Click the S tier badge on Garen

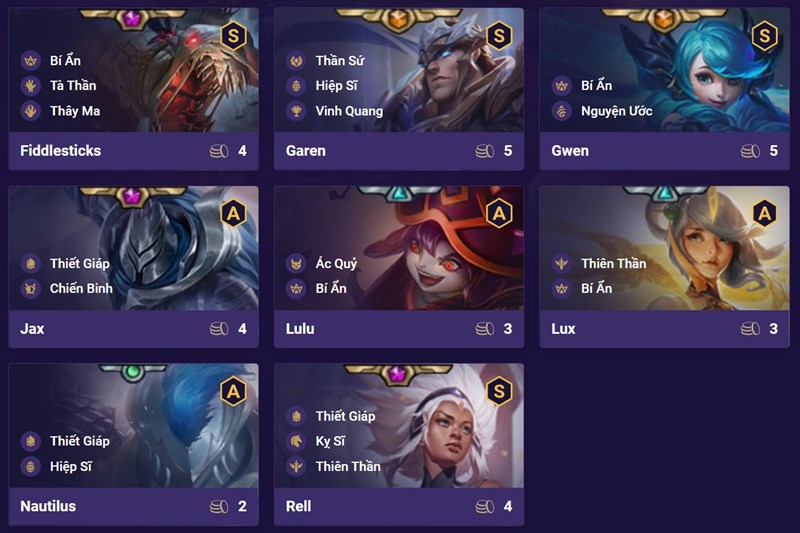499,36
